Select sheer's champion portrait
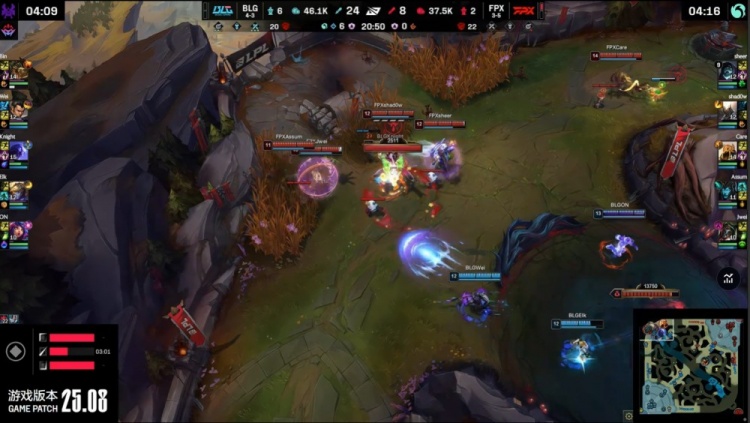The height and width of the screenshot is (423, 750). 728,71
